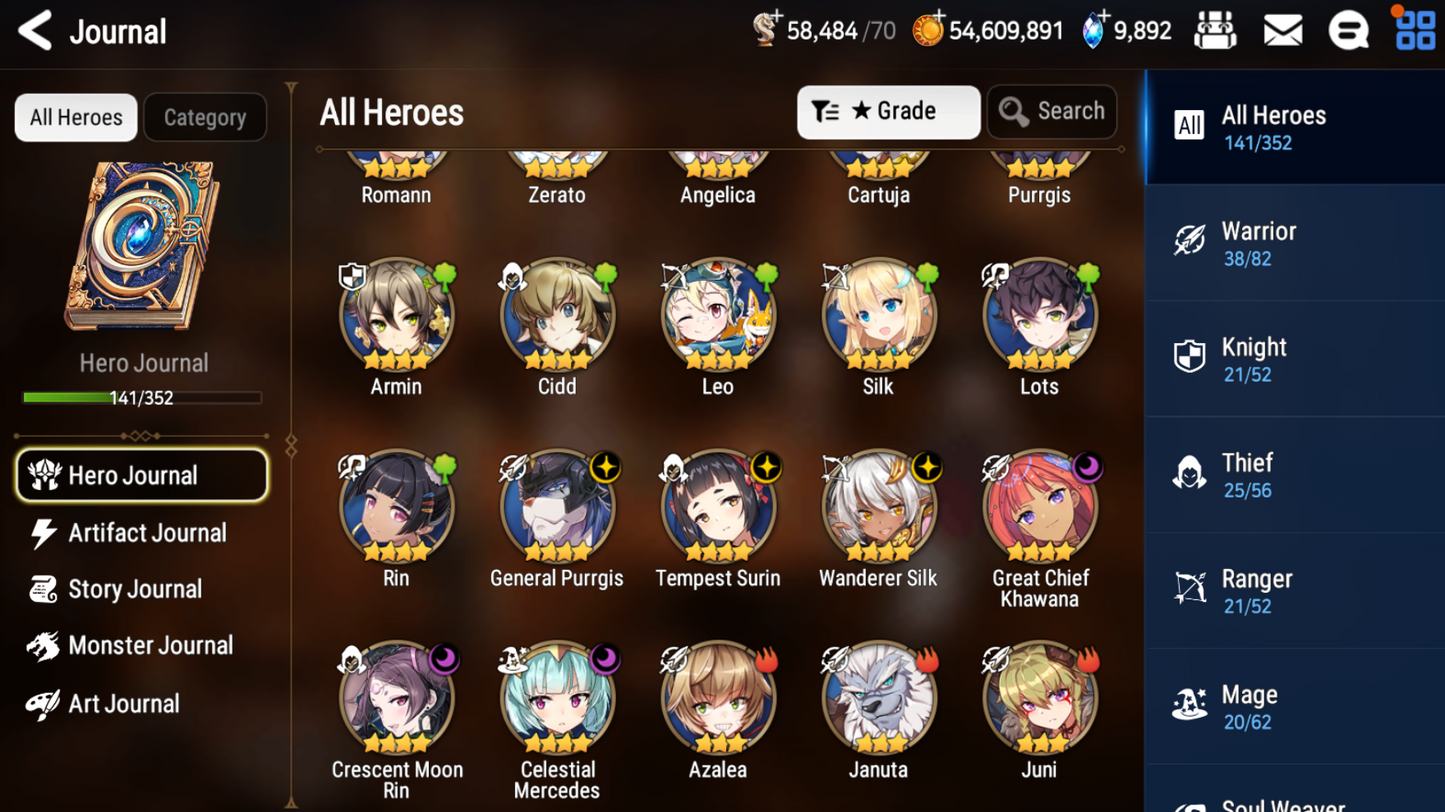Image resolution: width=1445 pixels, height=812 pixels.
Task: Choose the Celestial Mercedes portrait
Action: click(x=557, y=700)
